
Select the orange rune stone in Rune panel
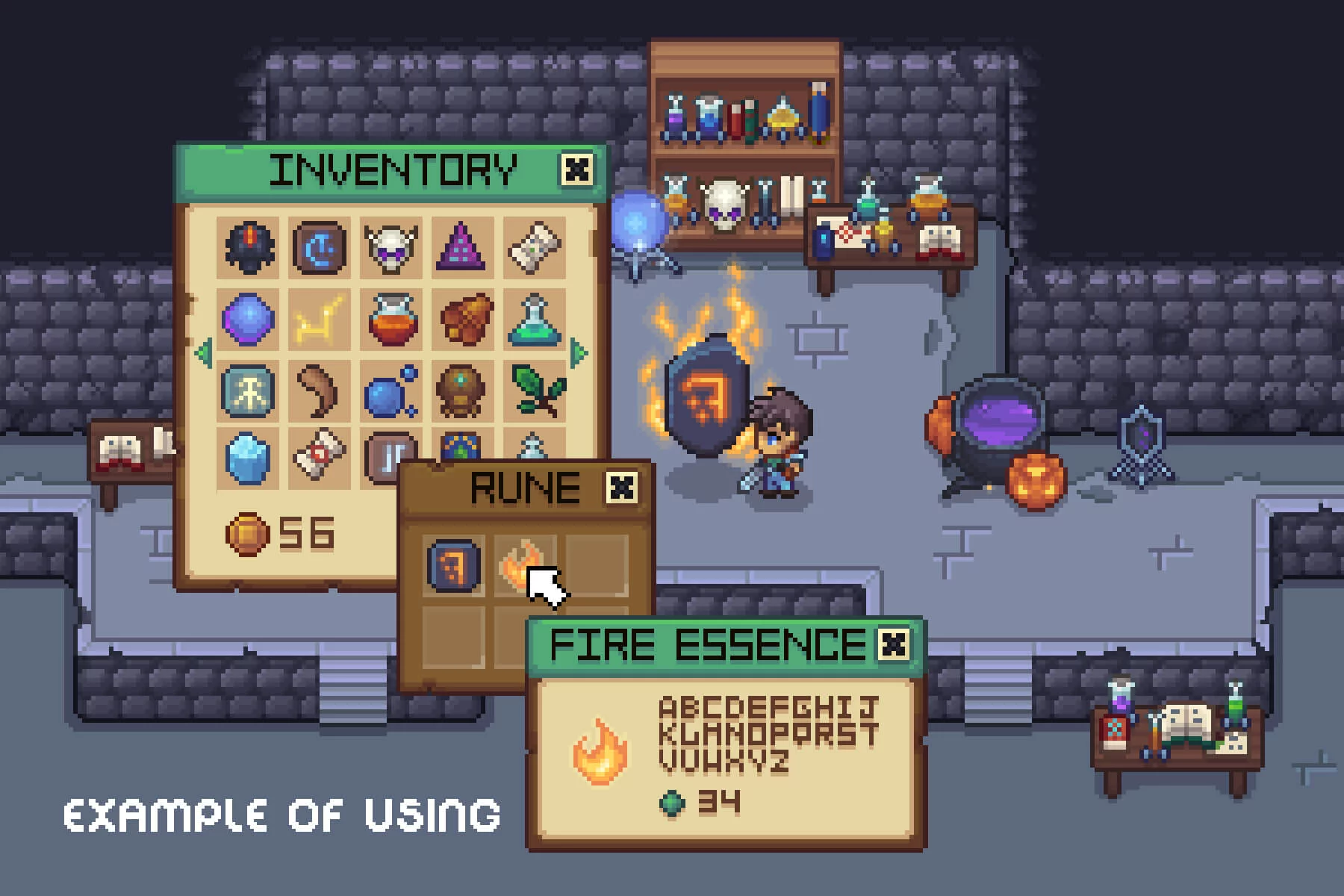tap(453, 564)
